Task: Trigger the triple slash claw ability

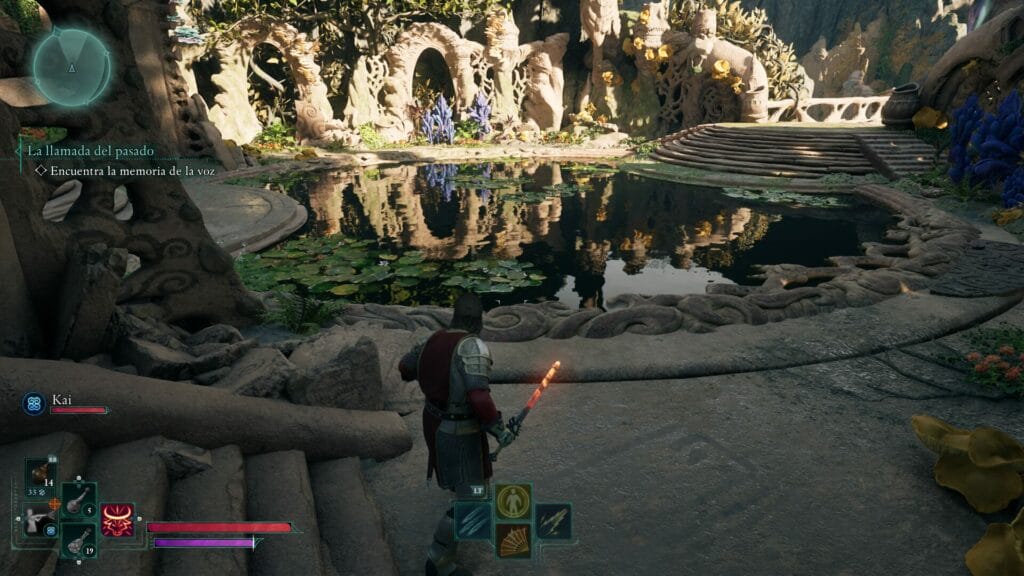Action: pos(474,521)
